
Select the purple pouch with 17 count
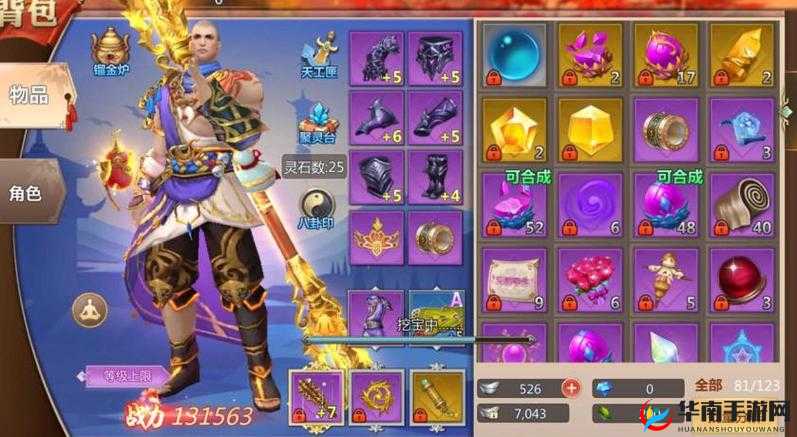(x=659, y=55)
